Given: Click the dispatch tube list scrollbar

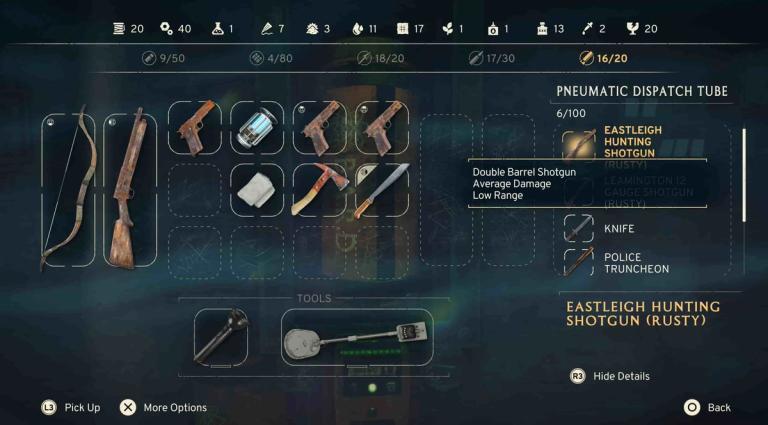Looking at the screenshot, I should point(743,173).
